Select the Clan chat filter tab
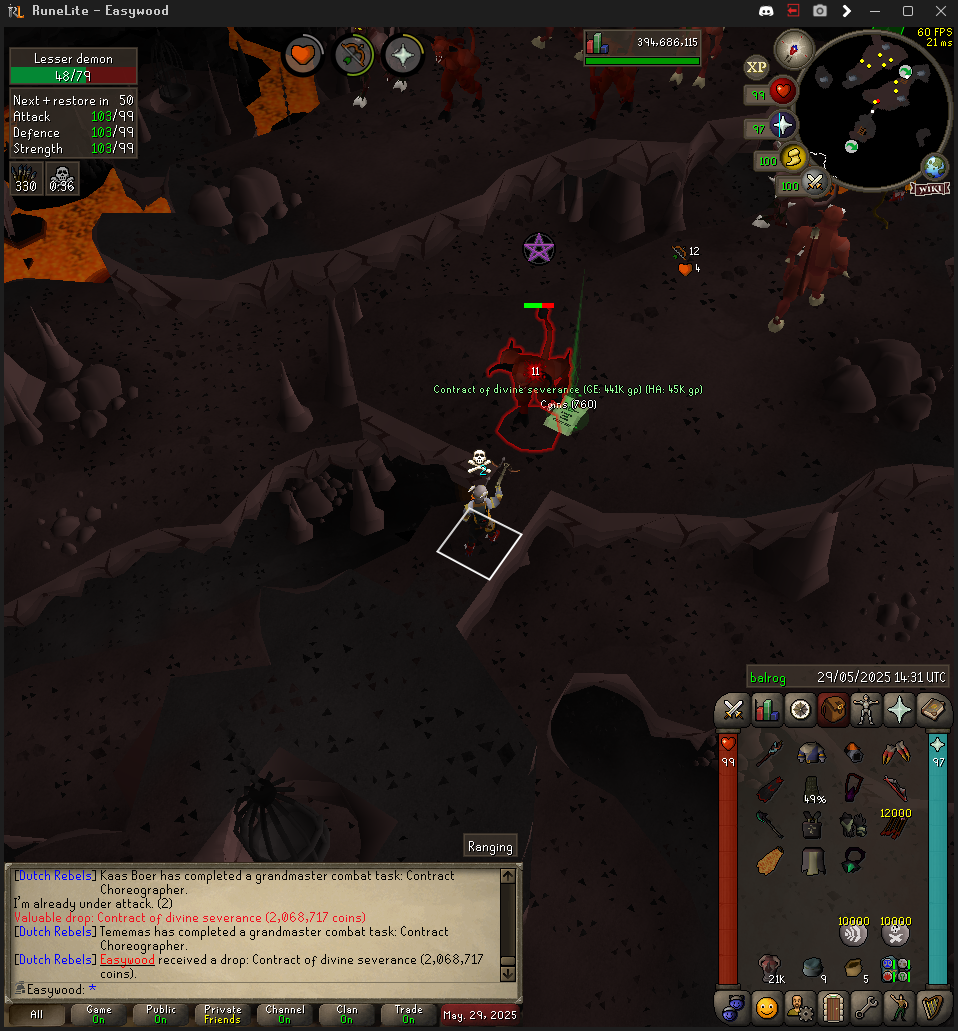 346,1015
